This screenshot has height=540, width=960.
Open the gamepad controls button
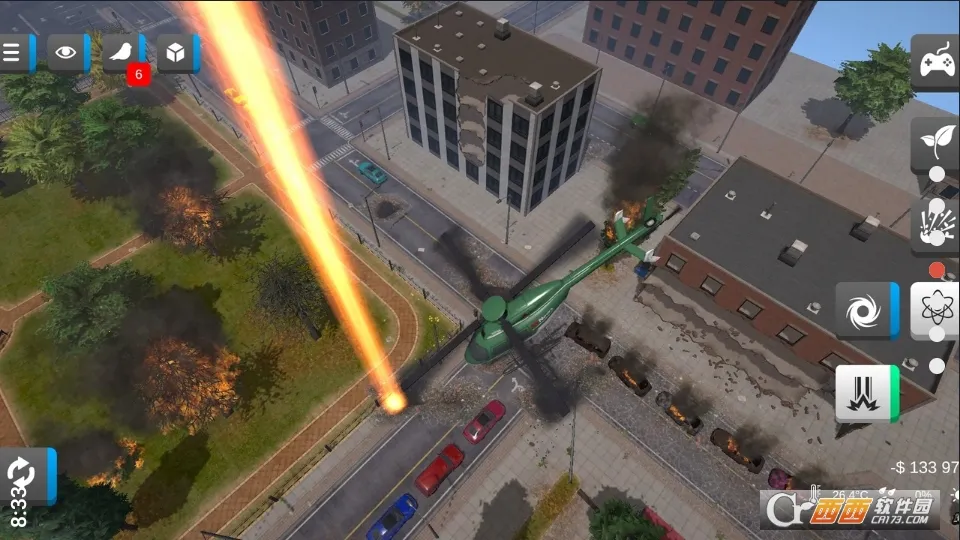pos(936,62)
